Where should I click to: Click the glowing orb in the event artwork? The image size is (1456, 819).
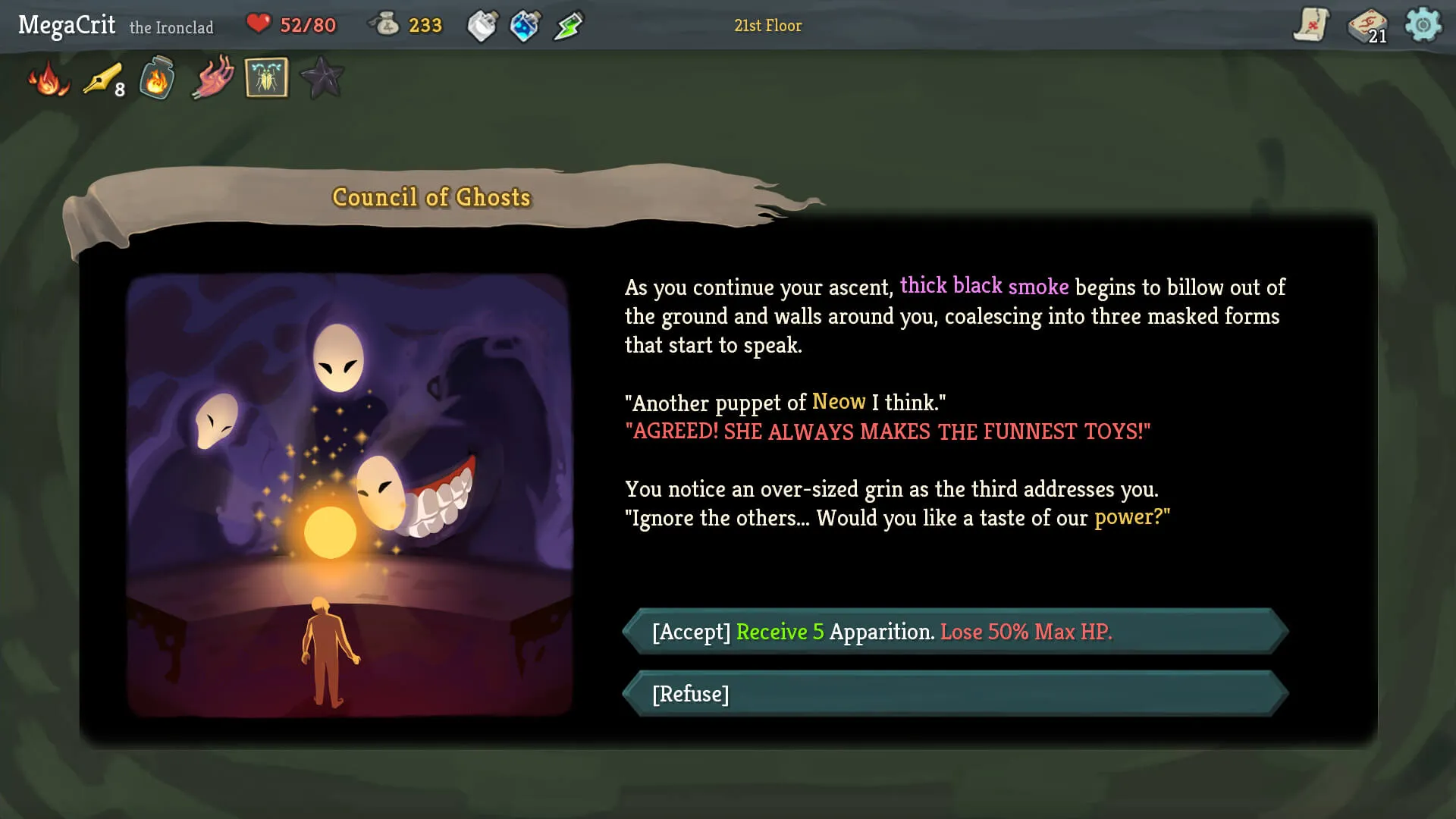(331, 532)
